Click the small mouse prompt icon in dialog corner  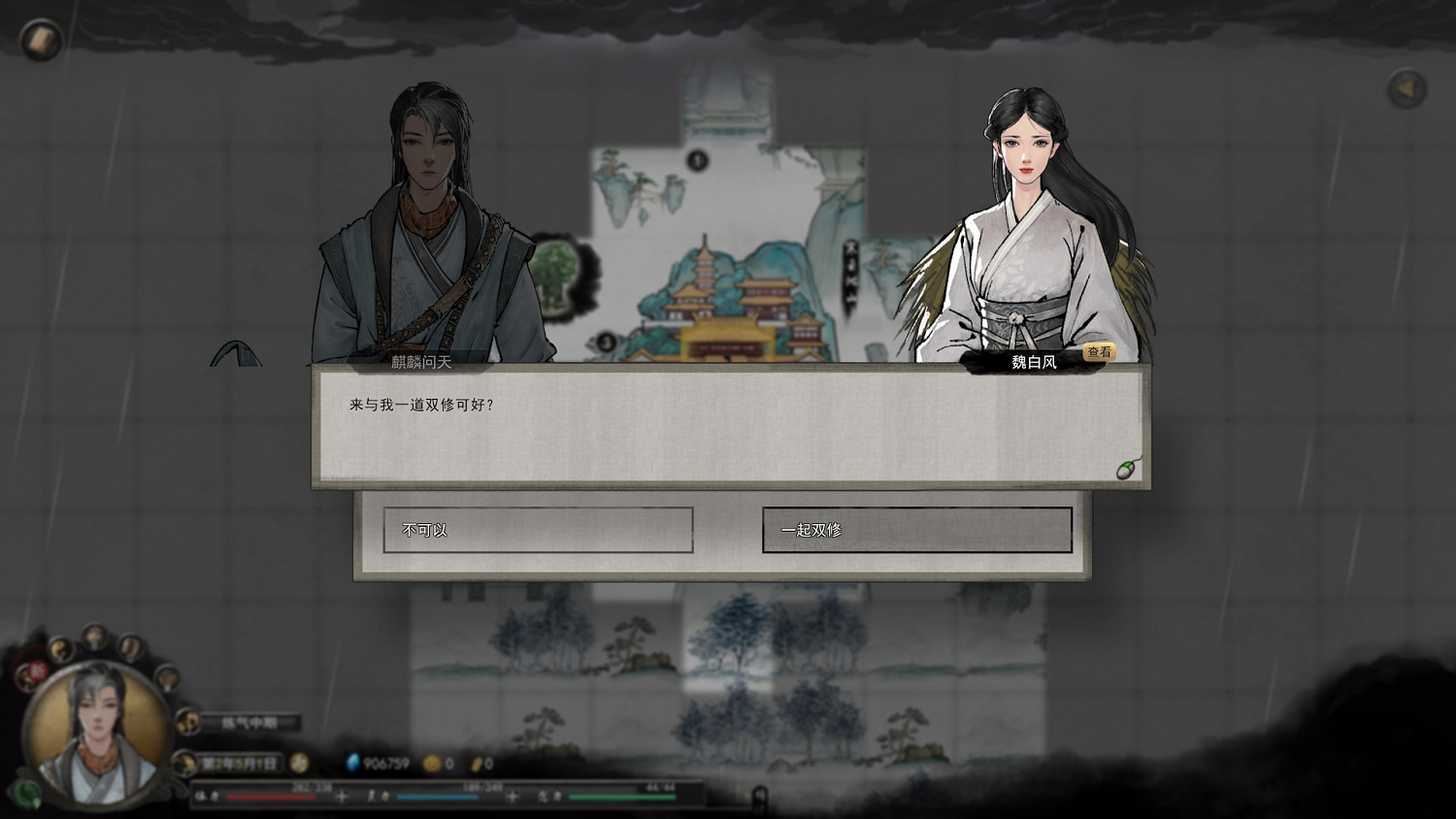pyautogui.click(x=1126, y=469)
